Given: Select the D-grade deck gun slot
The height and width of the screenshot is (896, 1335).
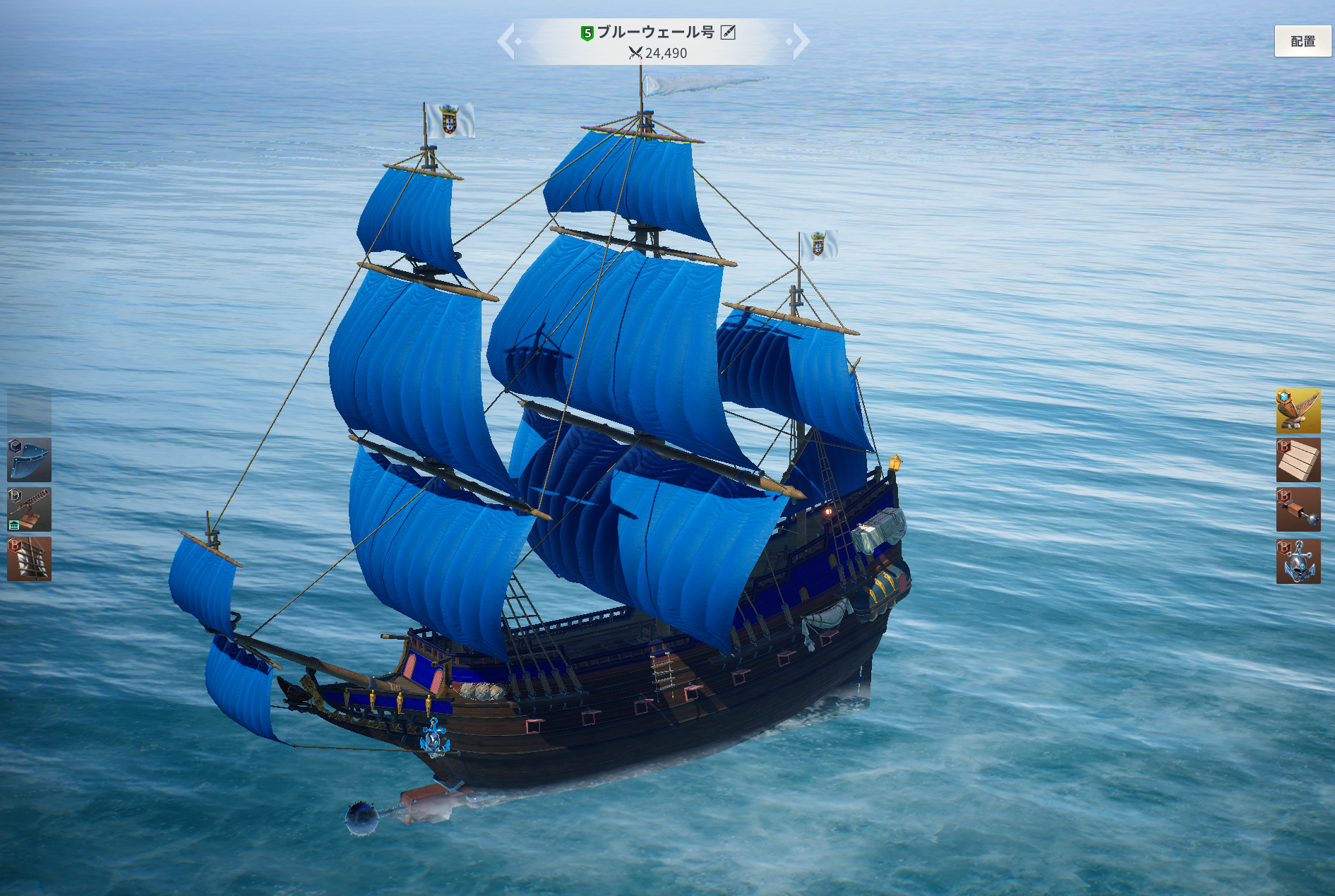Looking at the screenshot, I should click(29, 509).
